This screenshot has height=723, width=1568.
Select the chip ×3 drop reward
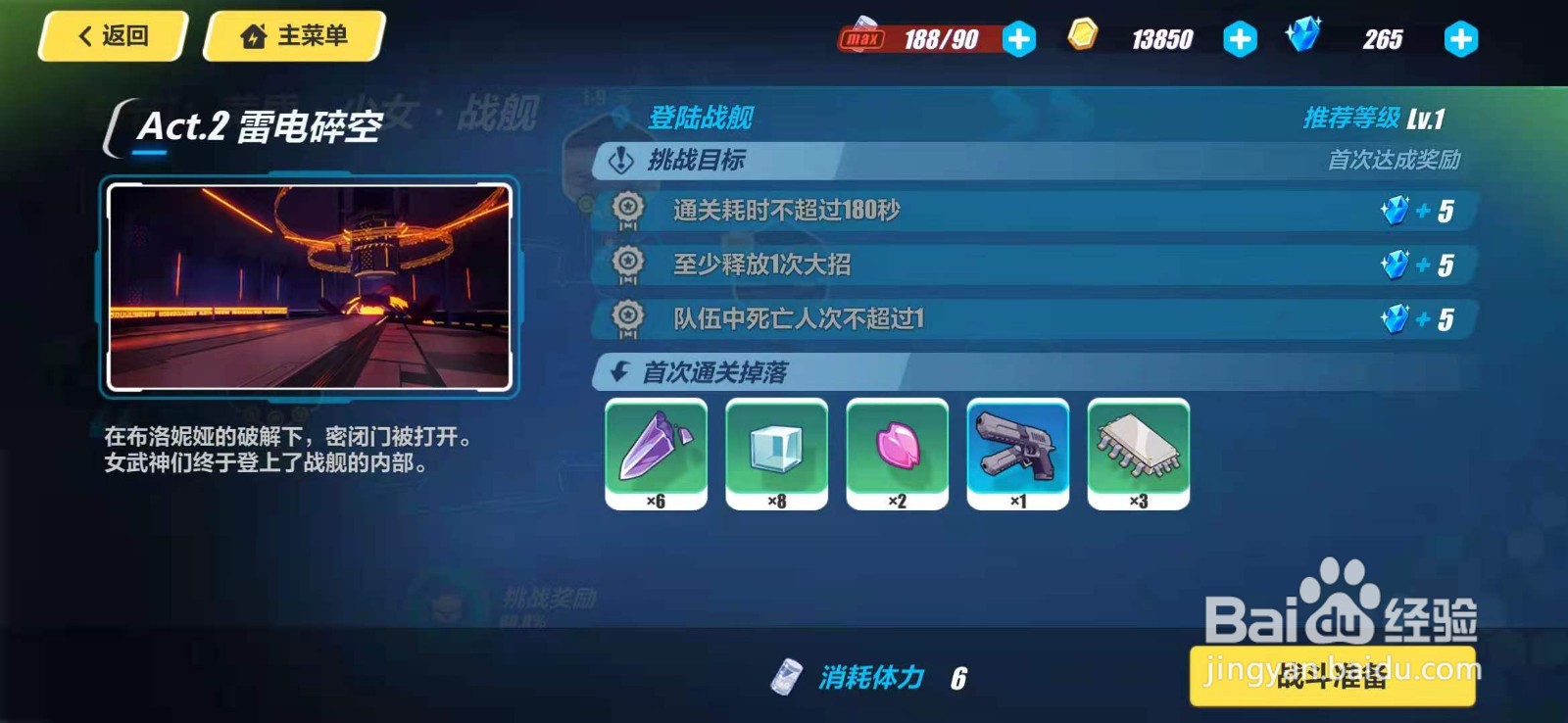coord(1137,453)
